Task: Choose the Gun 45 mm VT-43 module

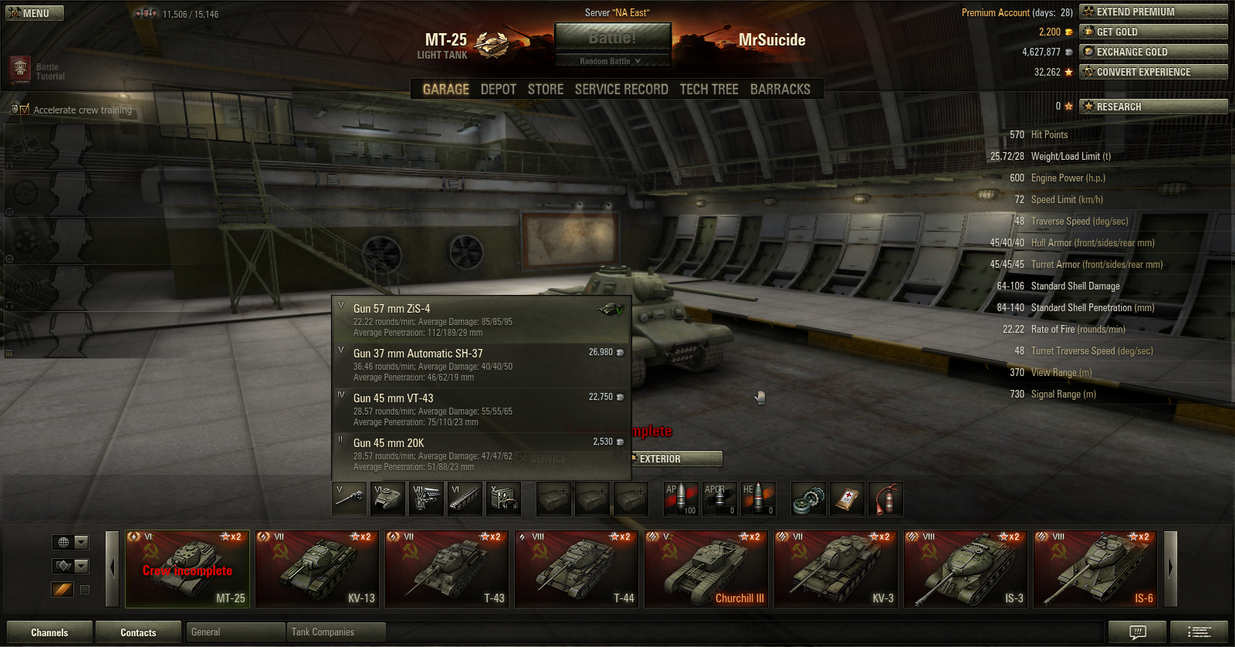Action: tap(481, 409)
